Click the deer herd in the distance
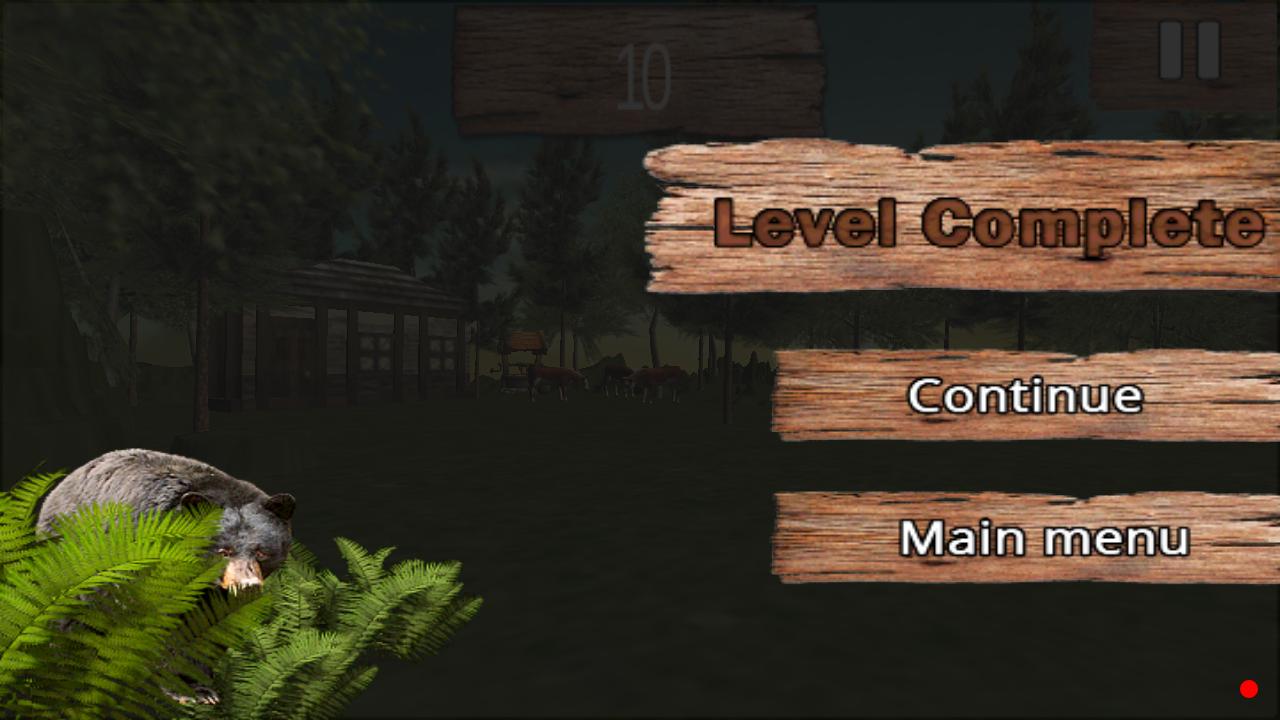 point(610,378)
